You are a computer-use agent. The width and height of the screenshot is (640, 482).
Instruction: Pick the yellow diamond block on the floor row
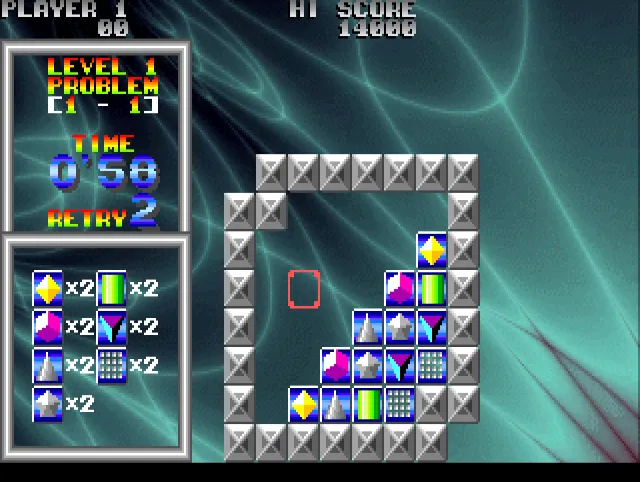tap(304, 404)
